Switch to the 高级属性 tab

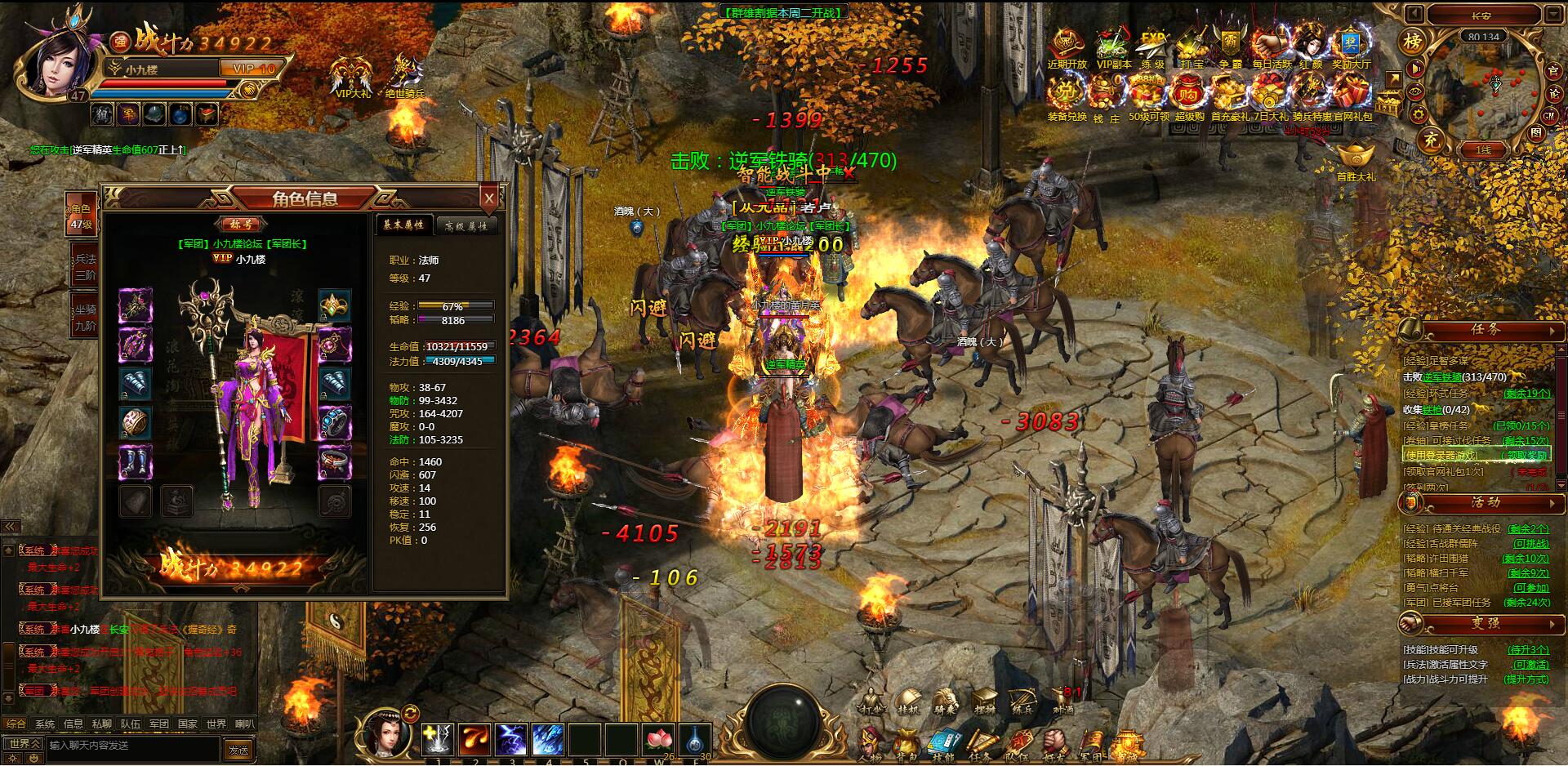click(466, 226)
